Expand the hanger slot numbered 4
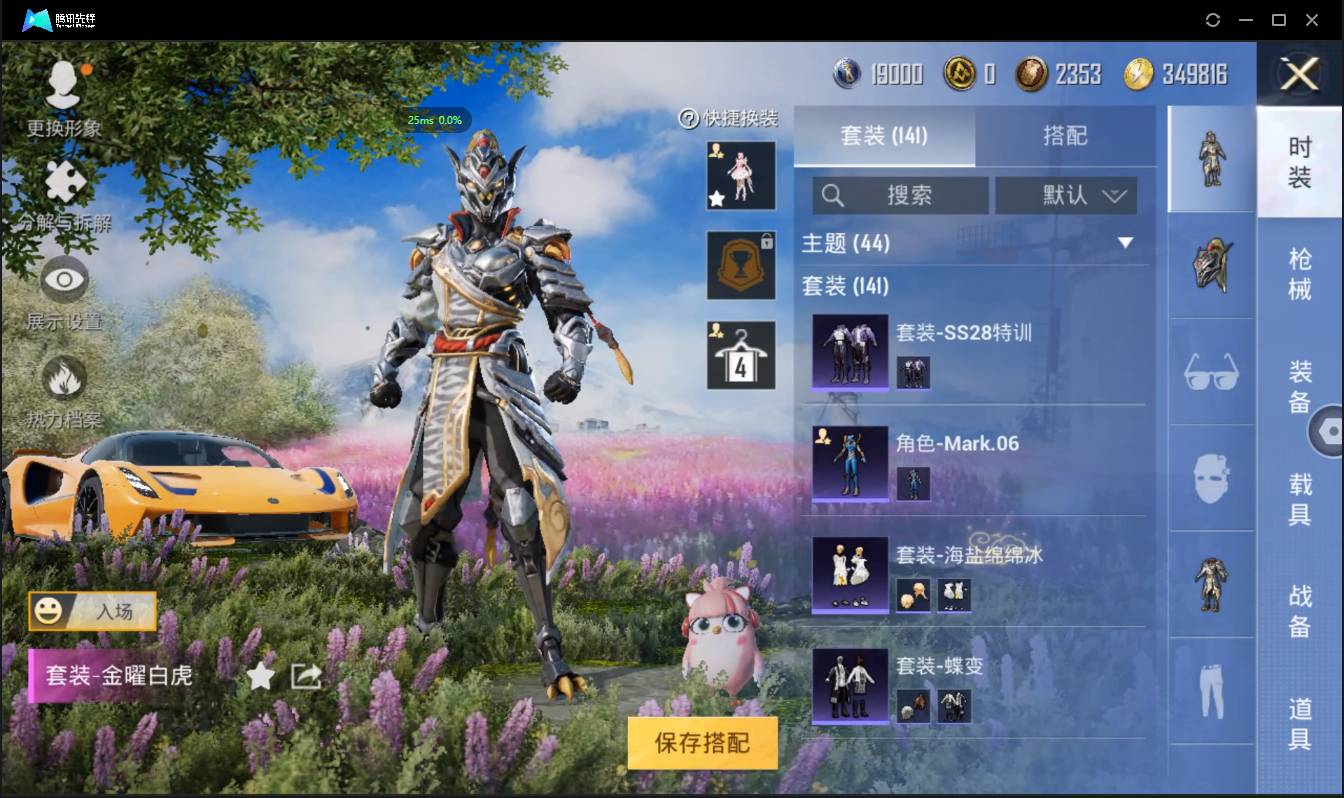 740,353
